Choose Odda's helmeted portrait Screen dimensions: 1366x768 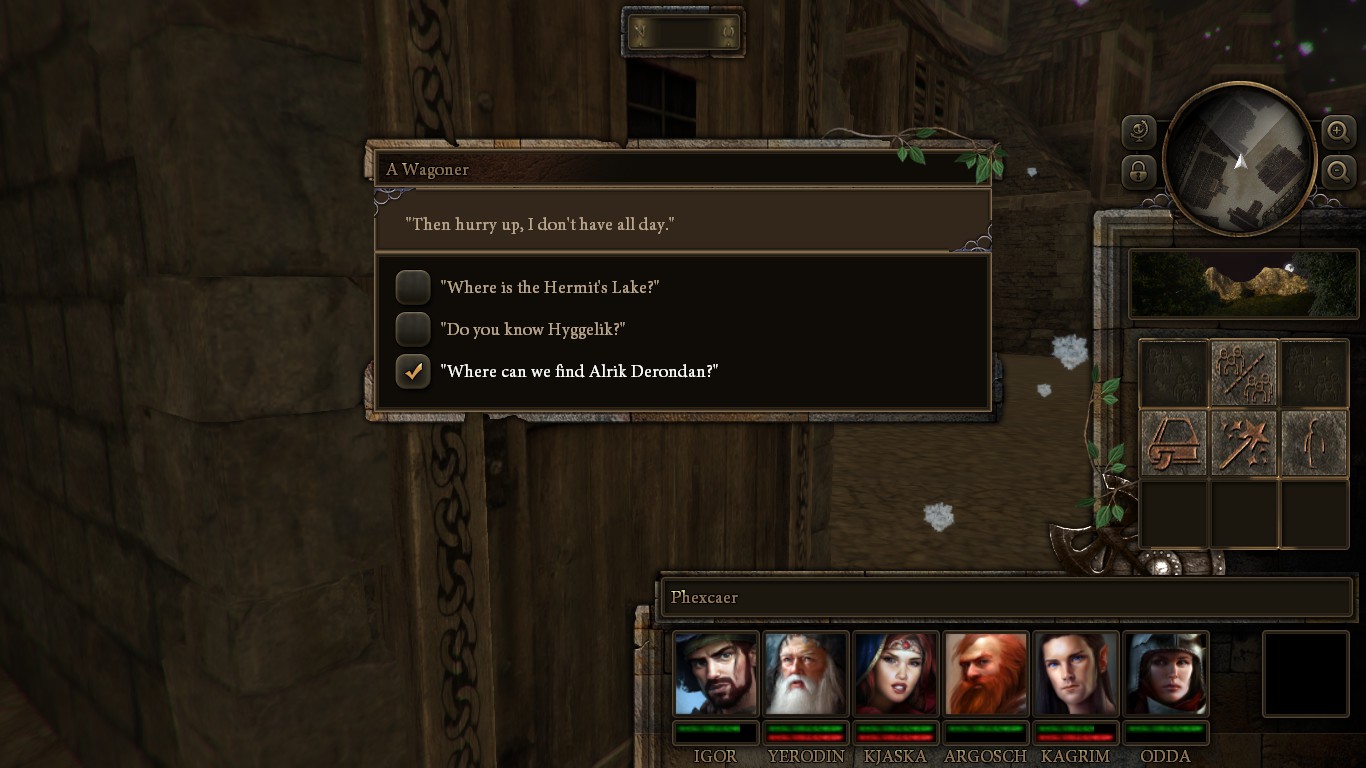tap(1166, 673)
